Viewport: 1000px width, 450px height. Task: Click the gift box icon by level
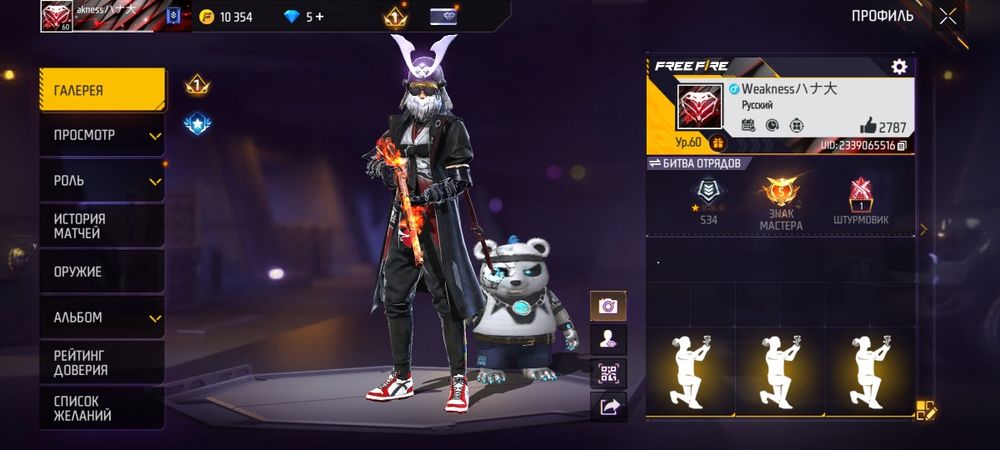pos(717,144)
